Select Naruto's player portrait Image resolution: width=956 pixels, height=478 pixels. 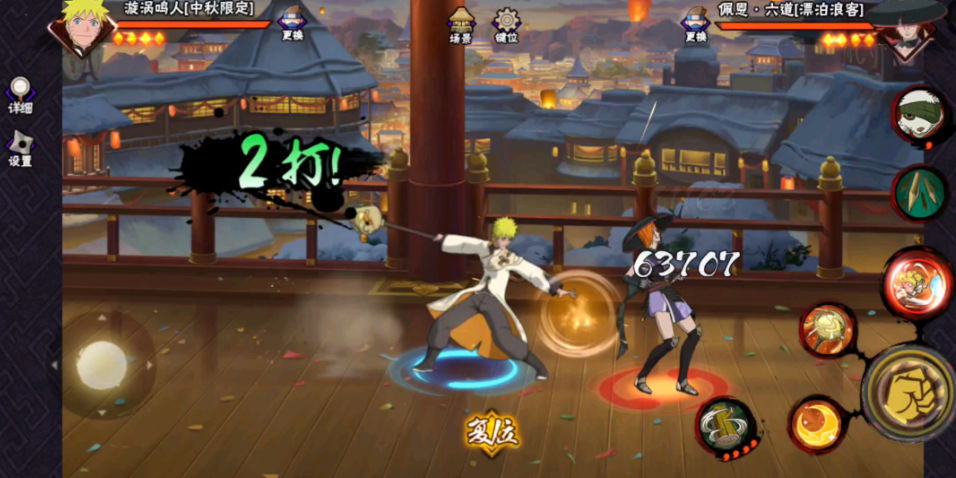82,27
